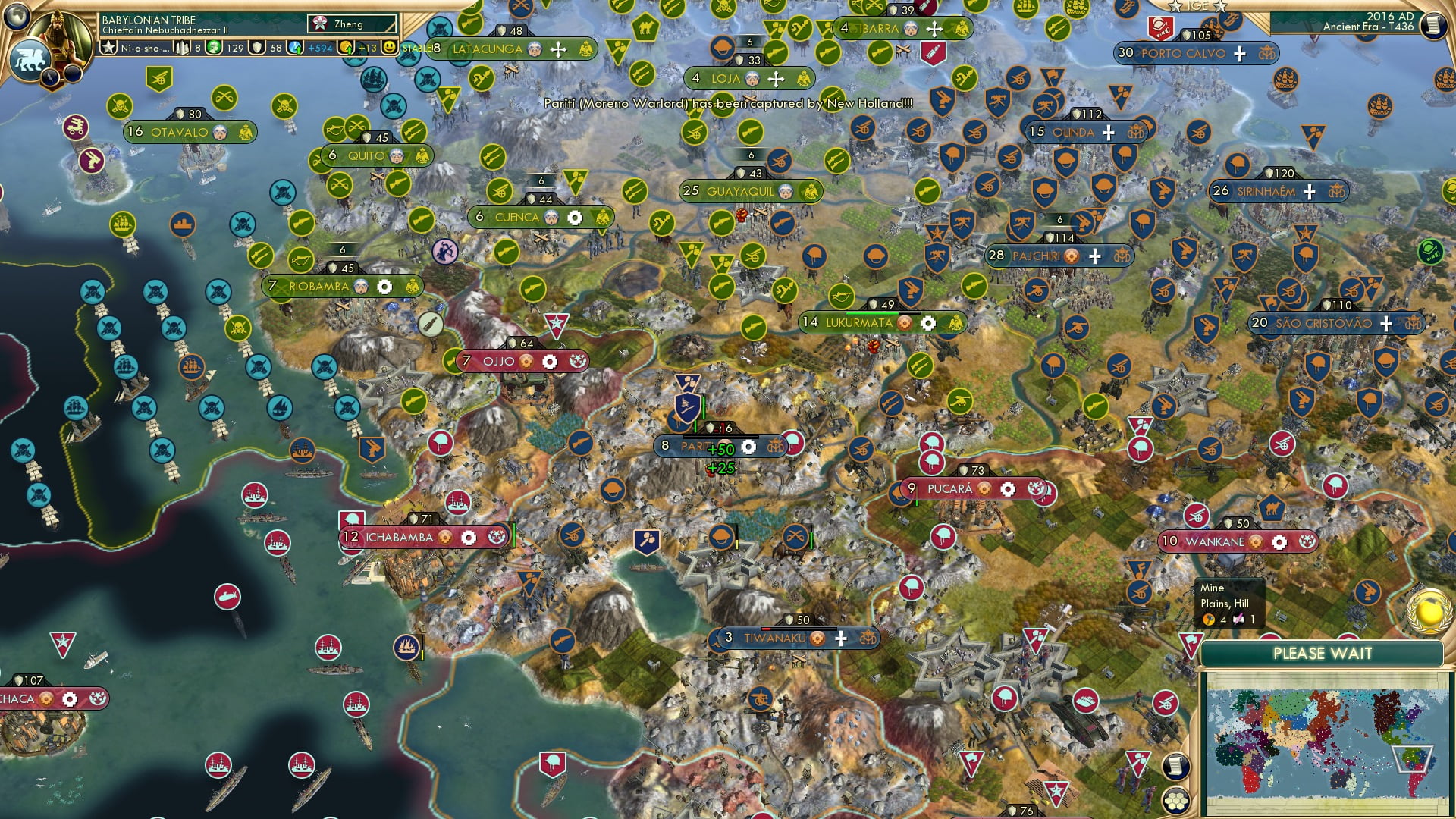This screenshot has width=1456, height=819.
Task: Activate the IGE editor at top center
Action: point(1198,6)
